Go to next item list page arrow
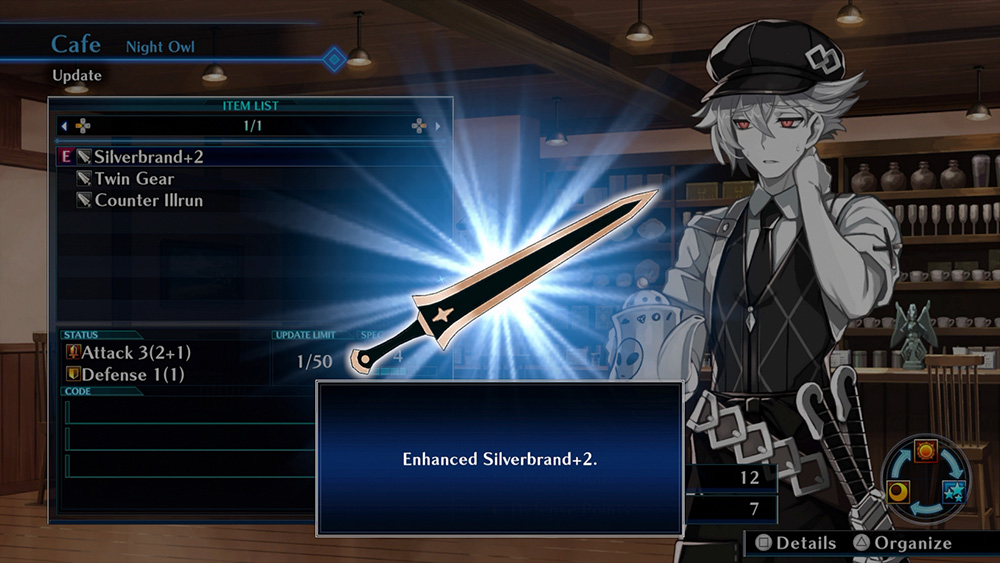The width and height of the screenshot is (1000, 563). point(438,127)
